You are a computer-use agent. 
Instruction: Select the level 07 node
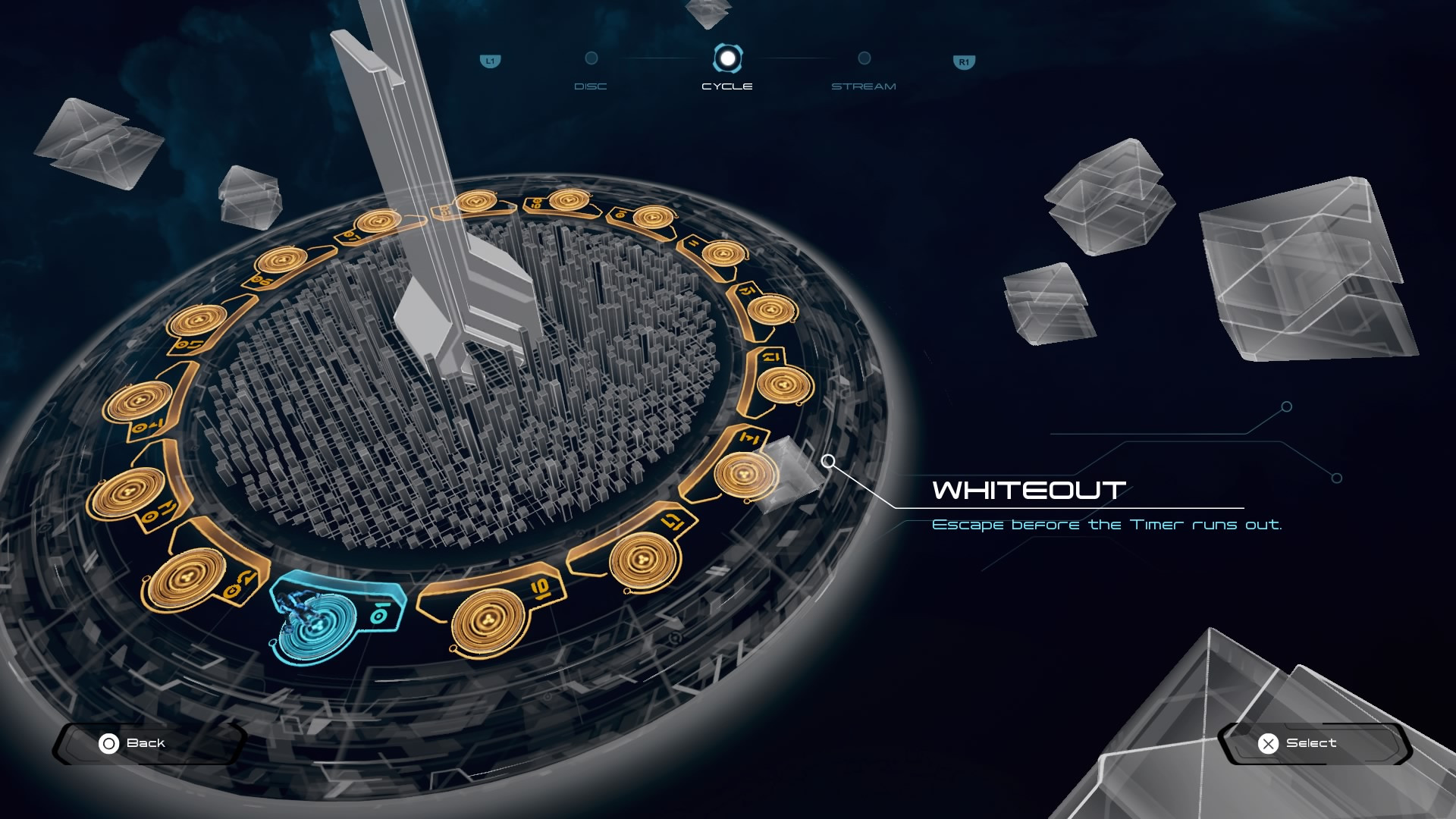click(378, 221)
